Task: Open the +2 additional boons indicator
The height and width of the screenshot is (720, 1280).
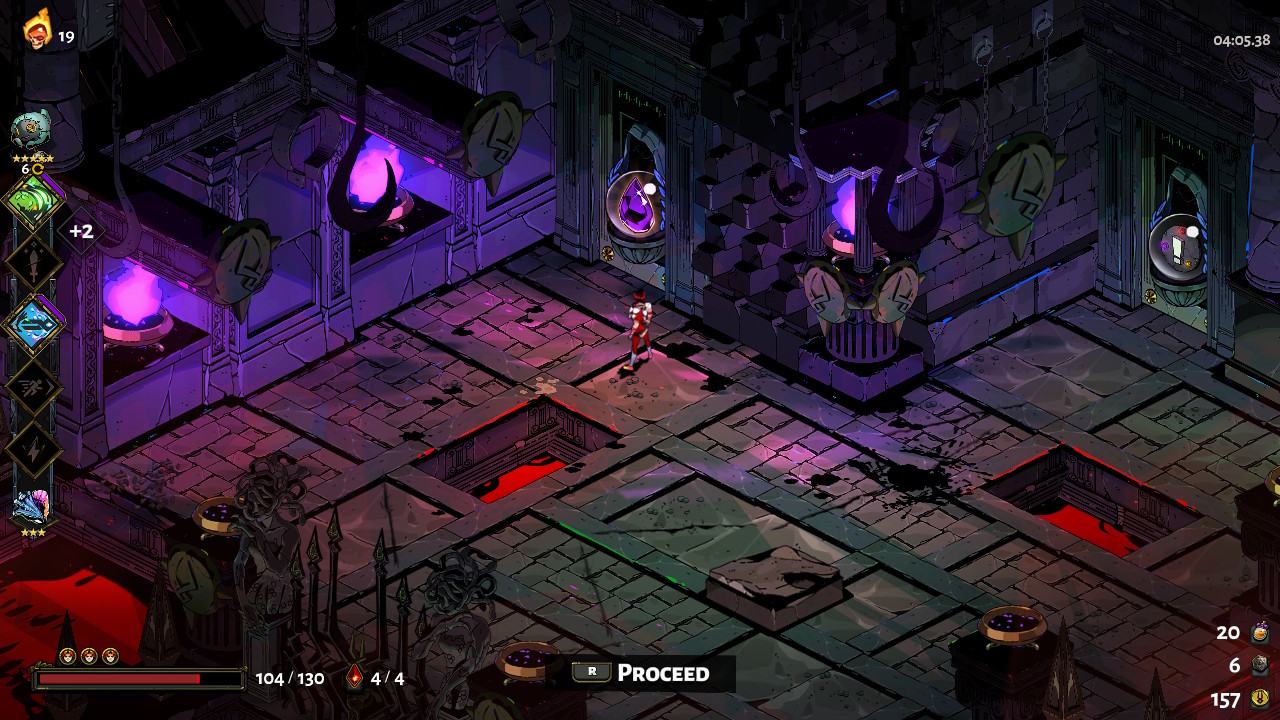Action: pos(81,231)
